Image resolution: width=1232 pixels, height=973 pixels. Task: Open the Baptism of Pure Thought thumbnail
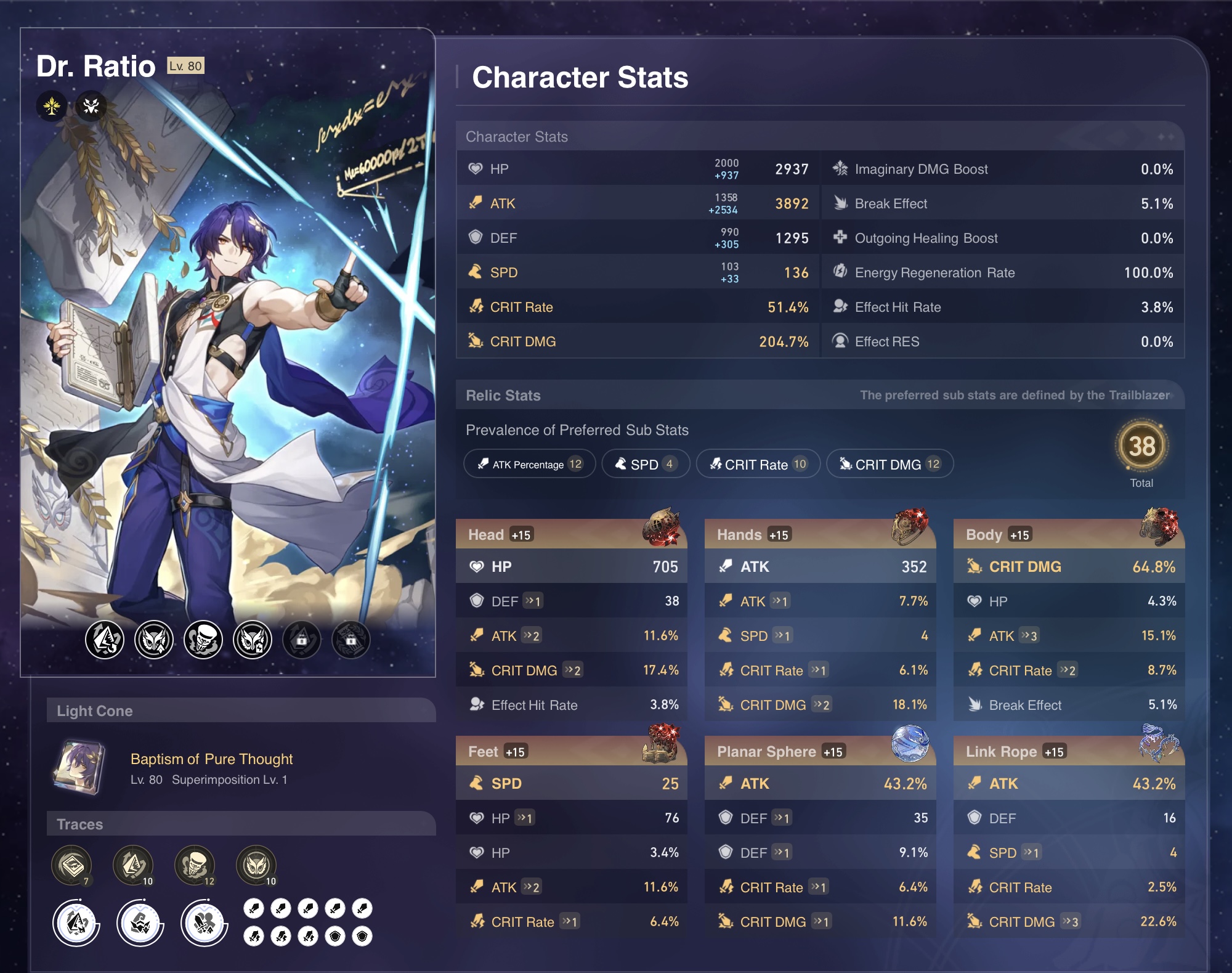(x=79, y=768)
